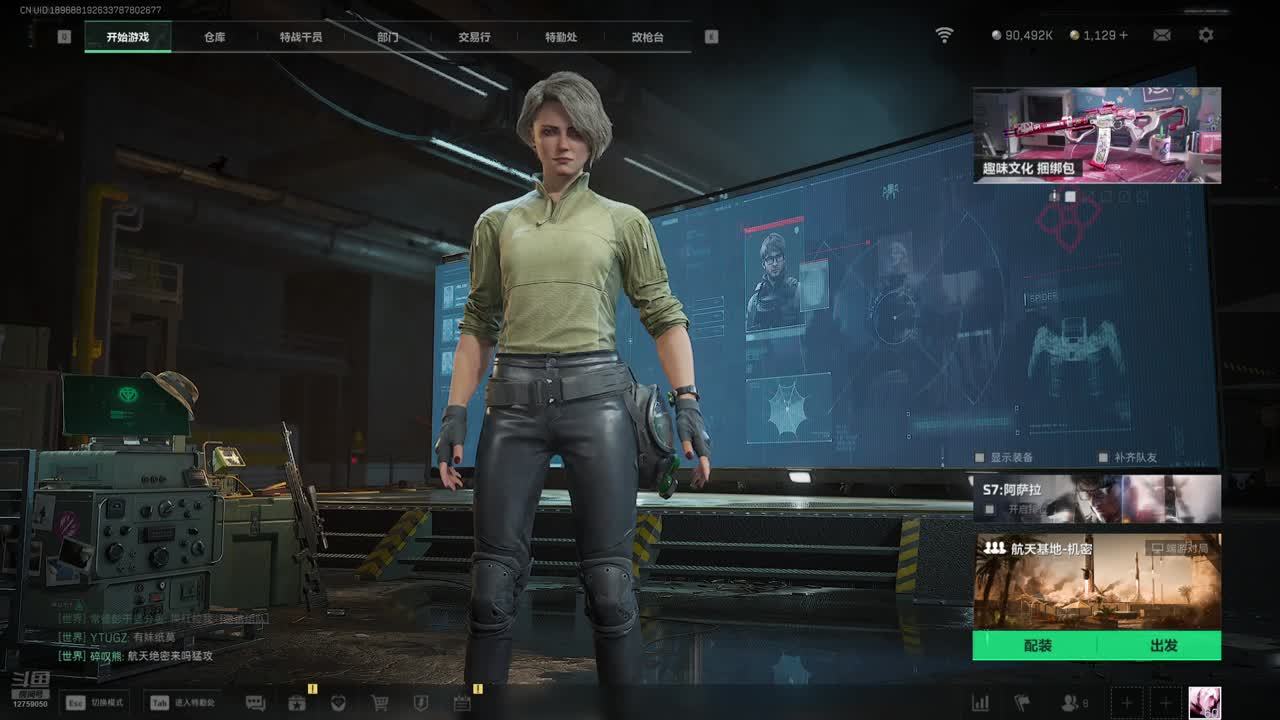This screenshot has height=720, width=1280.
Task: Select the 开始游戏 tab
Action: pyautogui.click(x=128, y=37)
